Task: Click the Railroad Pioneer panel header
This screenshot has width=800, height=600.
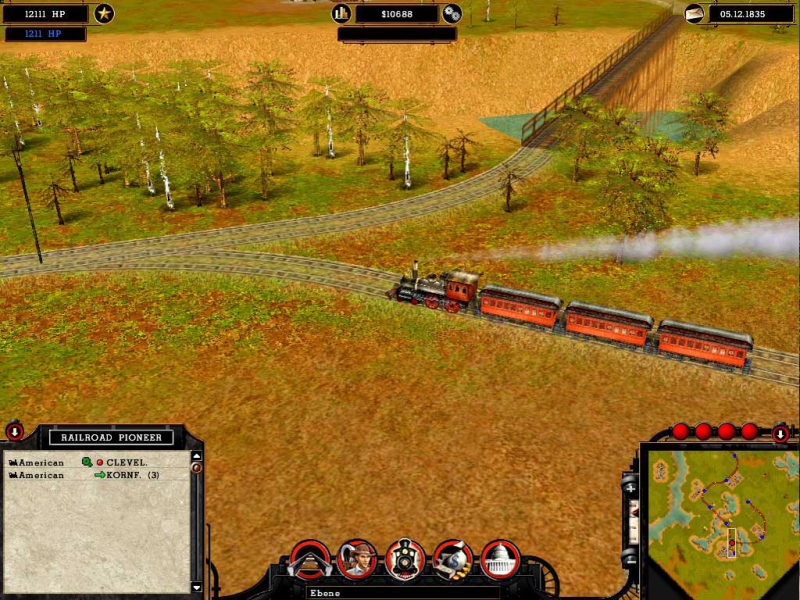Action: [112, 437]
